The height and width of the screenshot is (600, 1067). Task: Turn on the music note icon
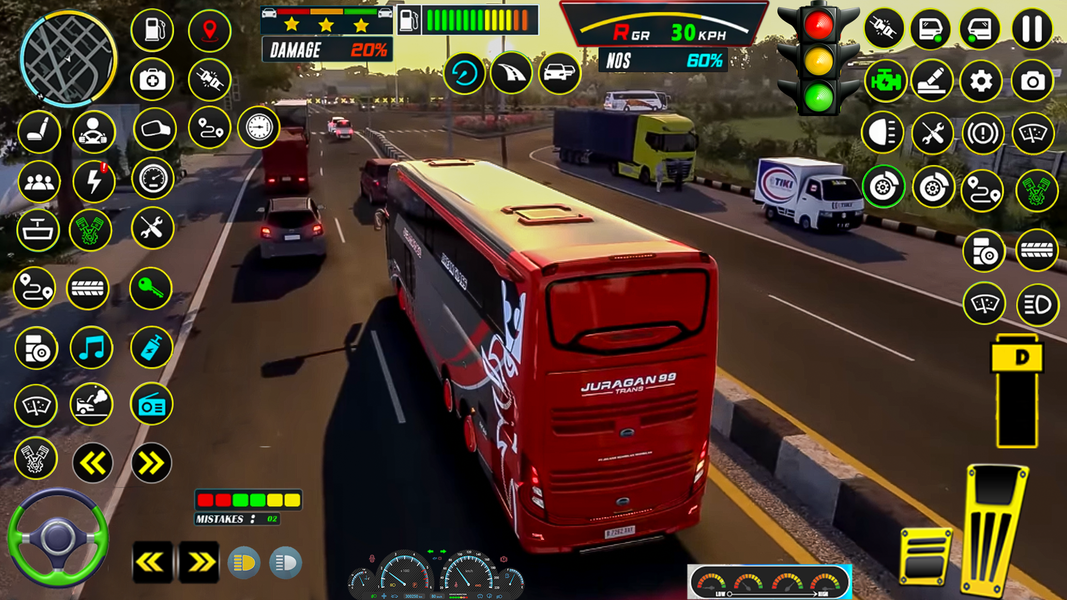click(x=92, y=348)
